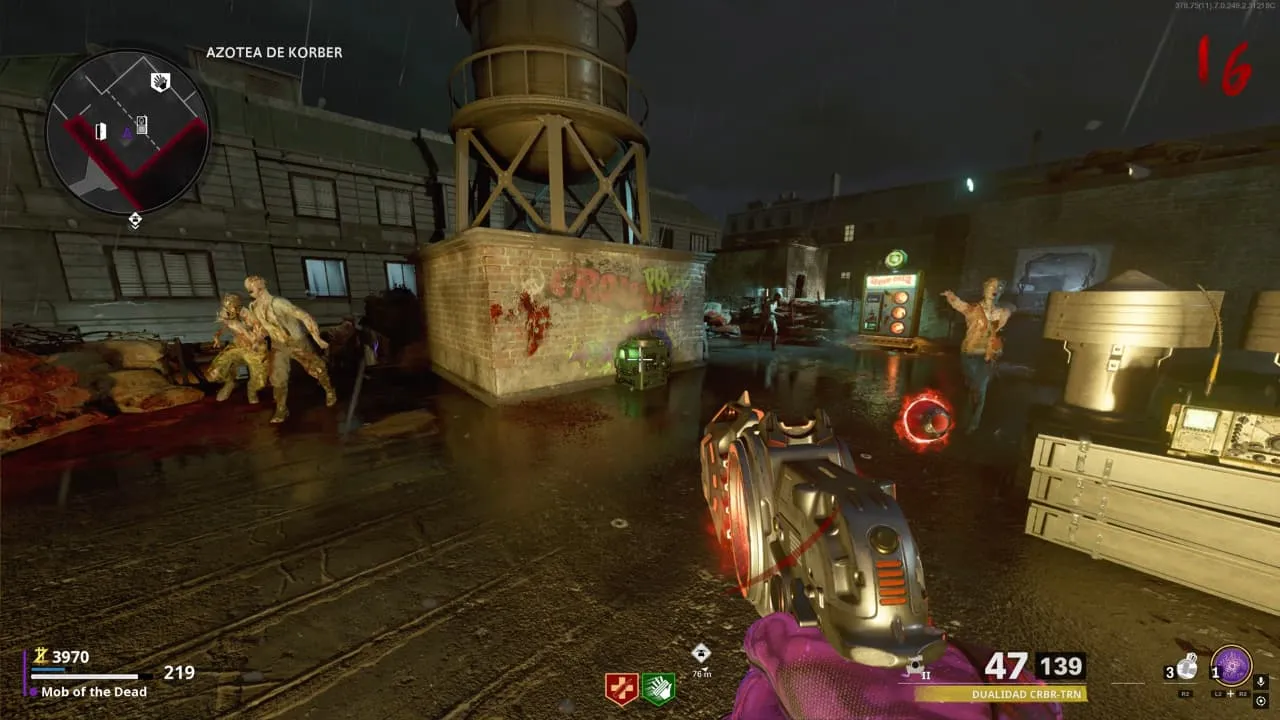Select the hand perk marker on minimap
Viewport: 1280px width, 720px height.
pos(160,82)
